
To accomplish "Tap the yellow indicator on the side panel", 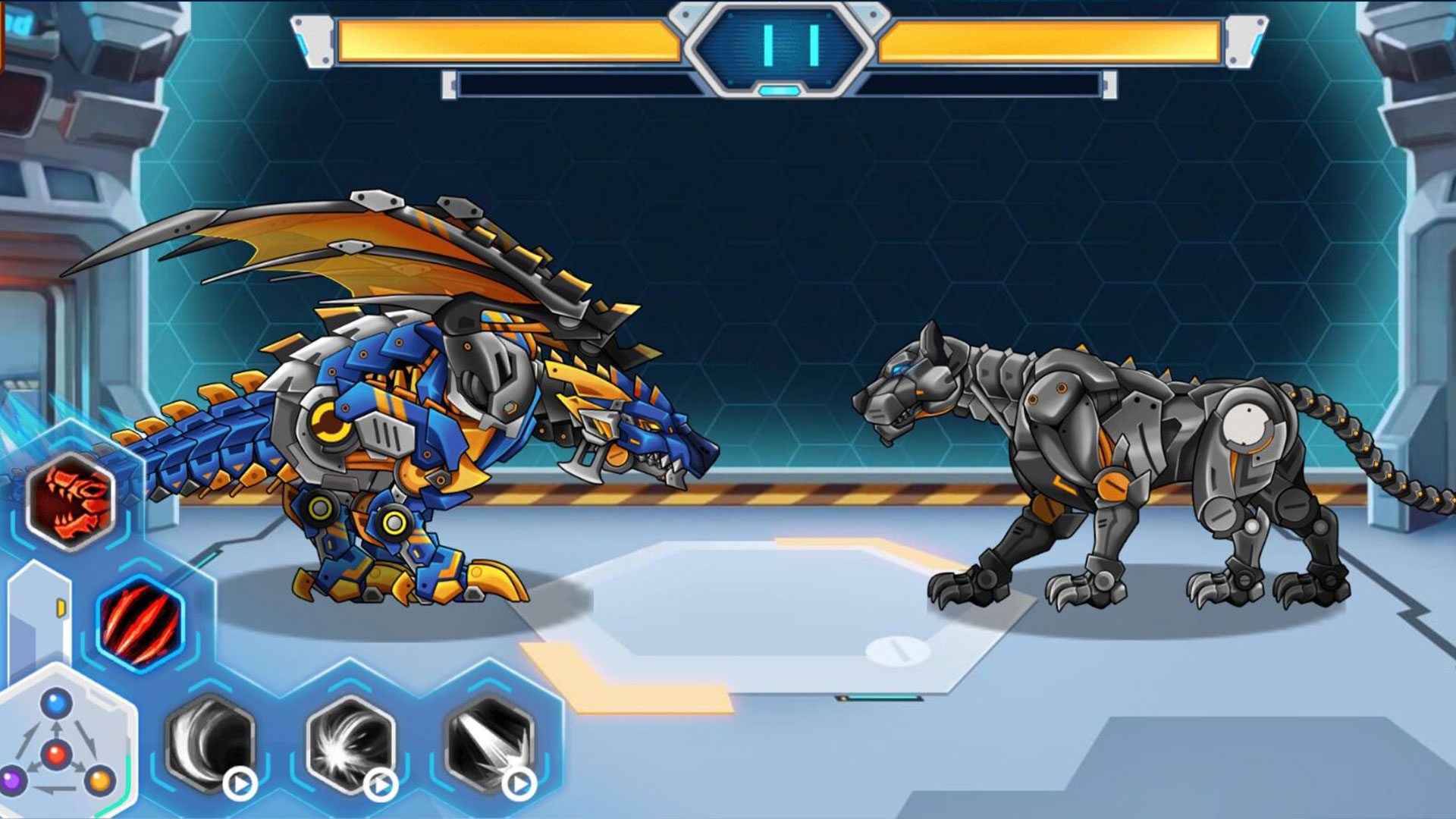I will pyautogui.click(x=61, y=607).
